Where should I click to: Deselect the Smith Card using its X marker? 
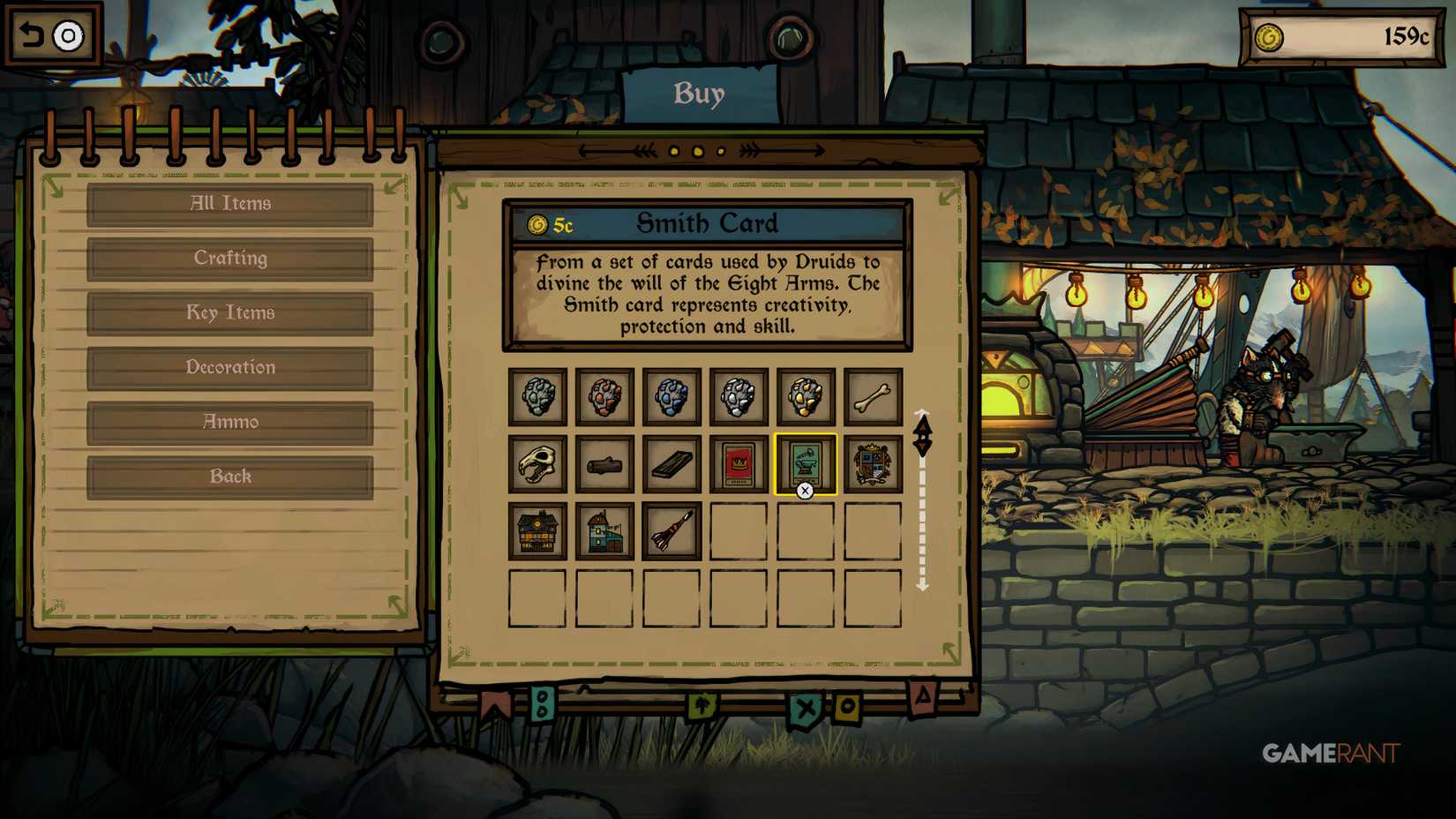(804, 491)
